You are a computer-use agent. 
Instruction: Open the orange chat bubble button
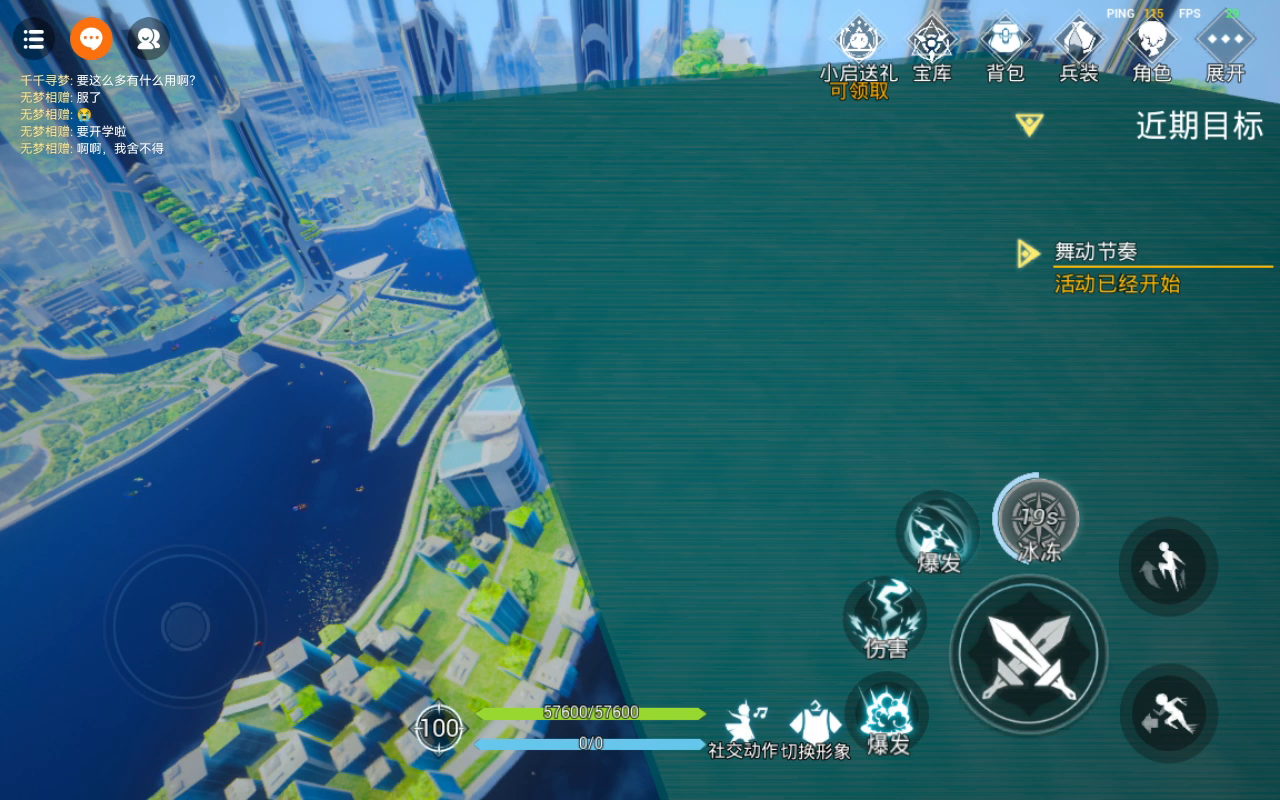tap(91, 39)
